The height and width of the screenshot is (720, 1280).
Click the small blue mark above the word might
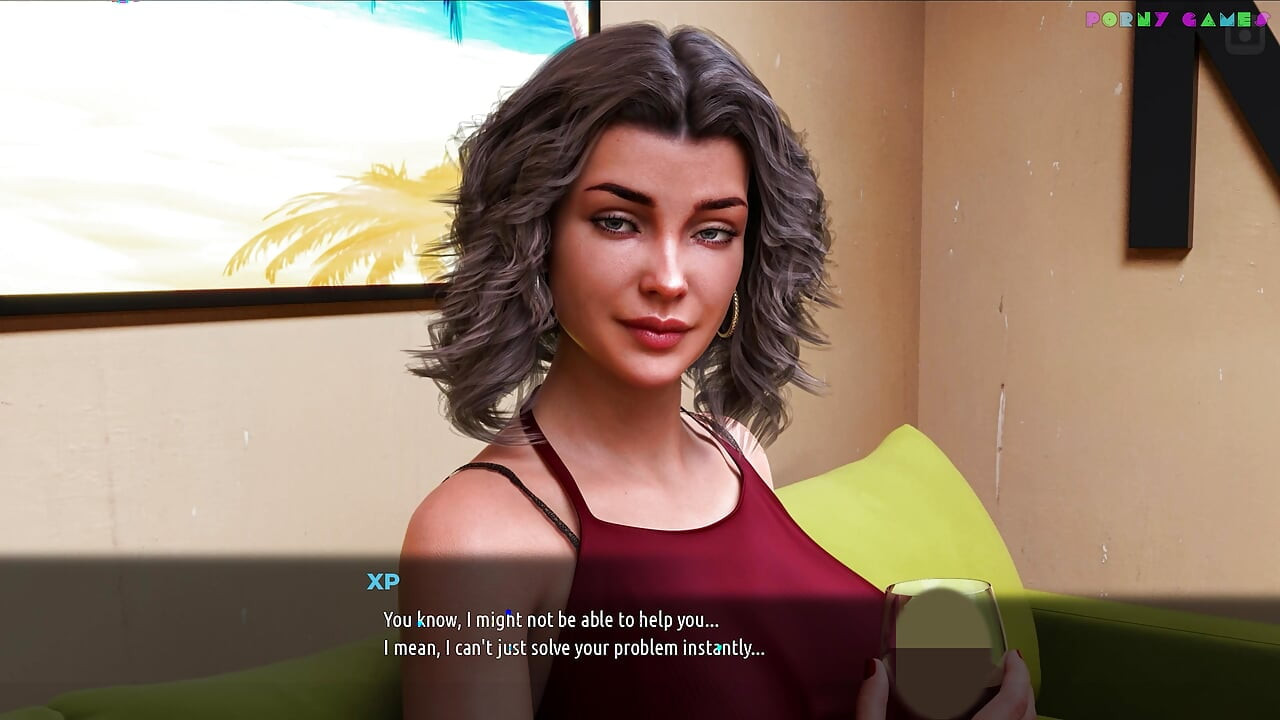click(x=508, y=611)
